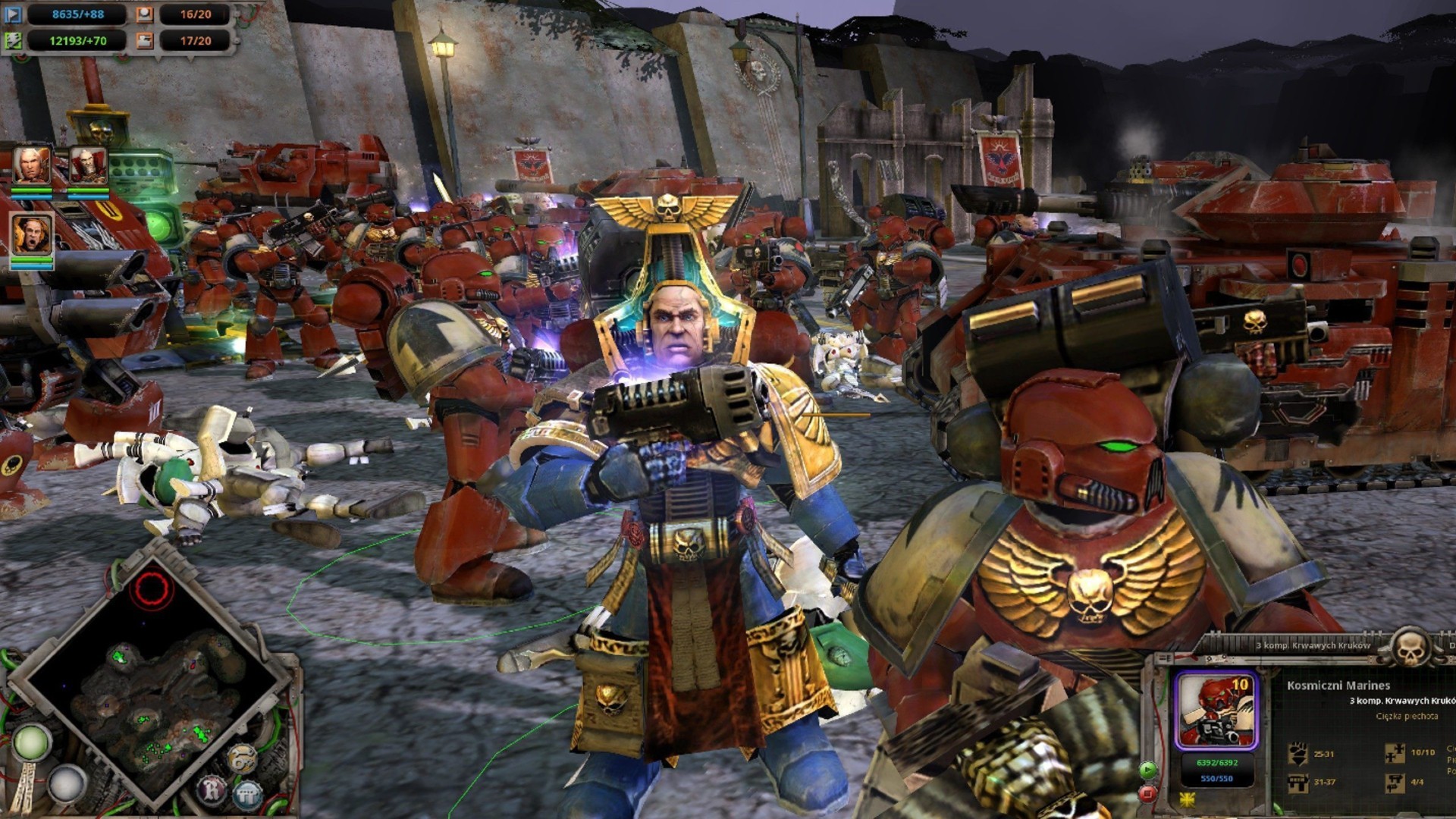Click the yellow rally starburst under unit portrait
Viewport: 1456px width, 819px height.
[x=1187, y=802]
